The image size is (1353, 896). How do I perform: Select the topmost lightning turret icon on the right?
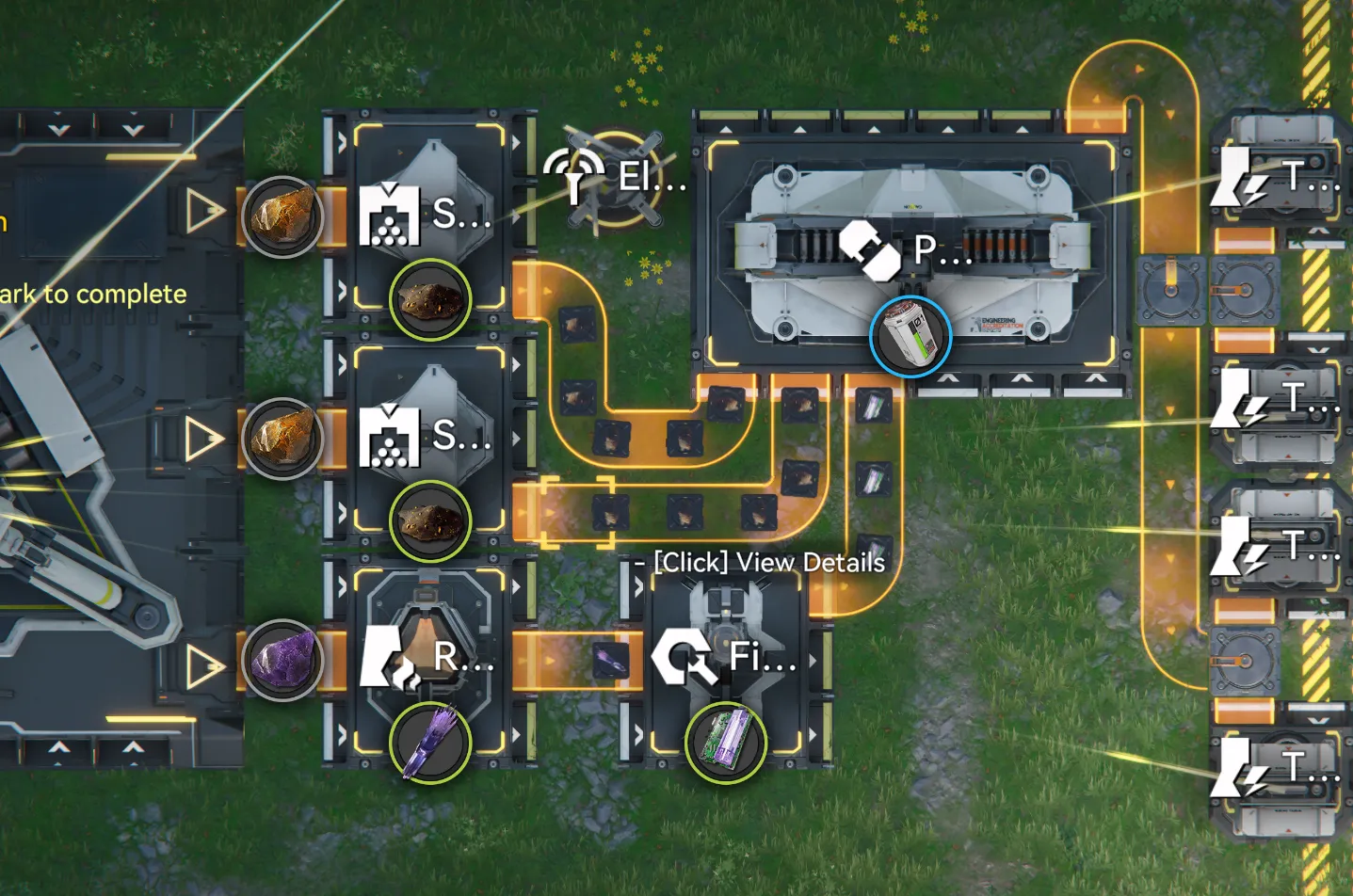[x=1233, y=177]
